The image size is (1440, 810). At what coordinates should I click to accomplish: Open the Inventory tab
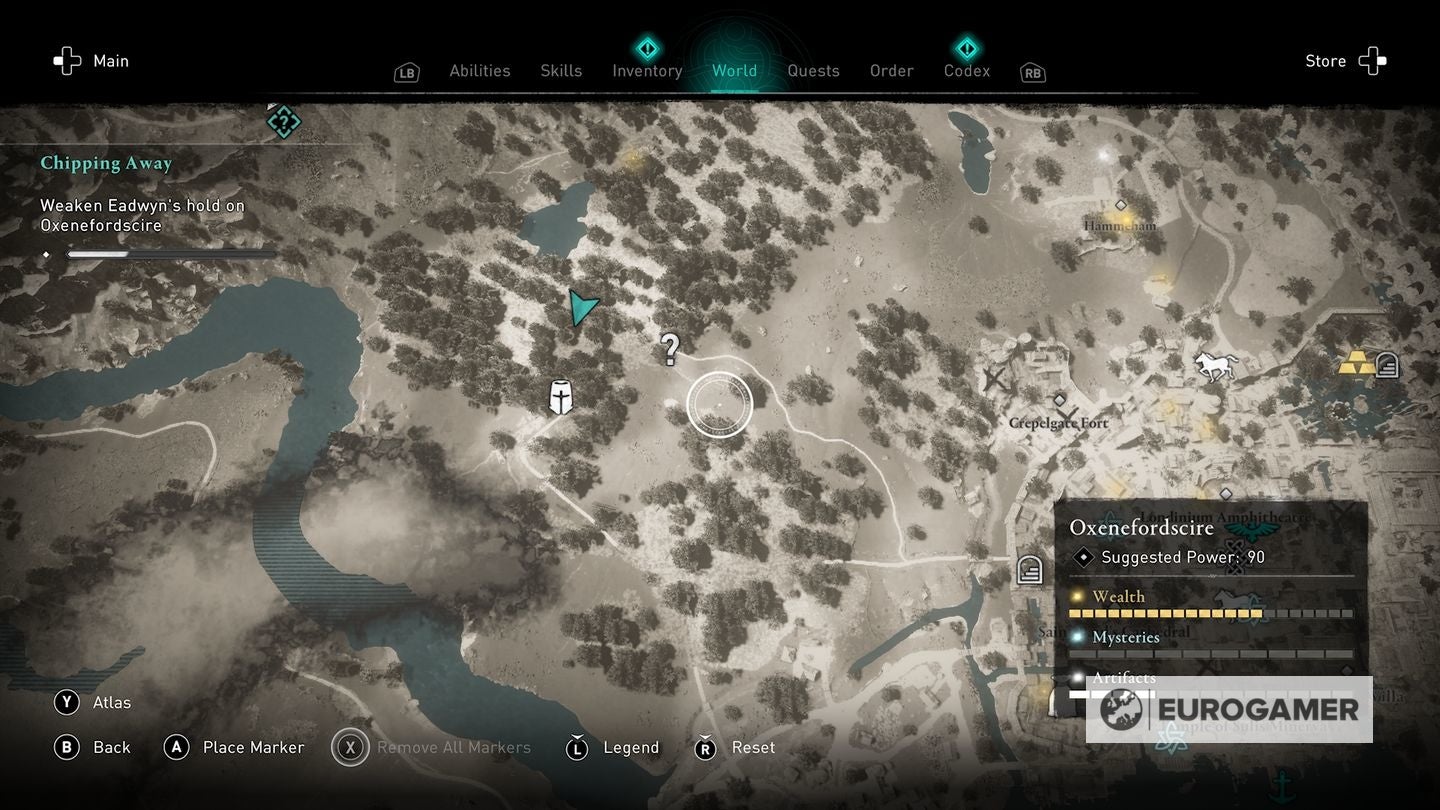tap(647, 70)
